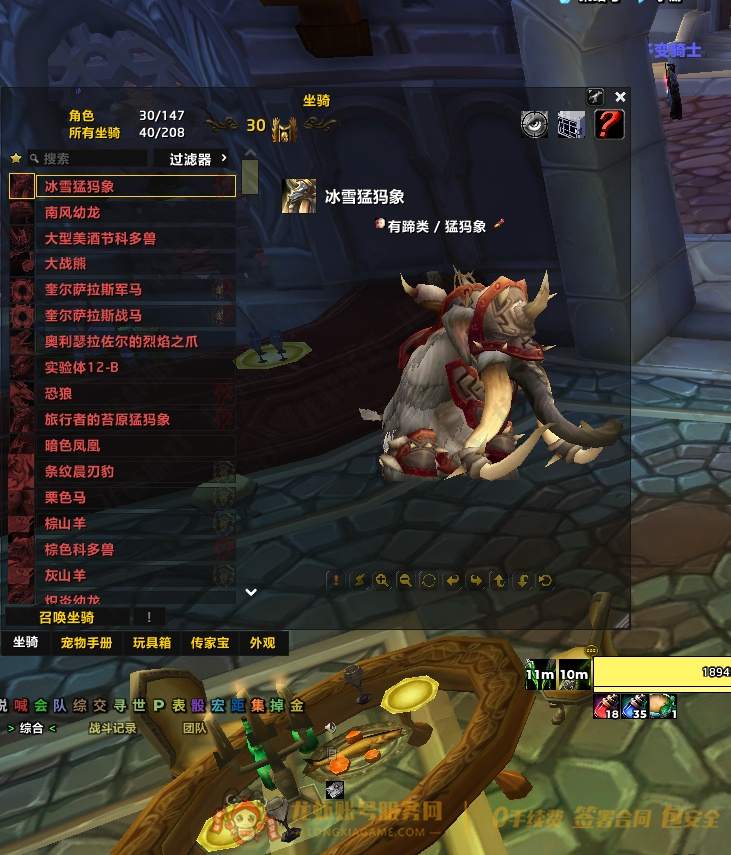Close the mount journal window
731x855 pixels.
(620, 97)
